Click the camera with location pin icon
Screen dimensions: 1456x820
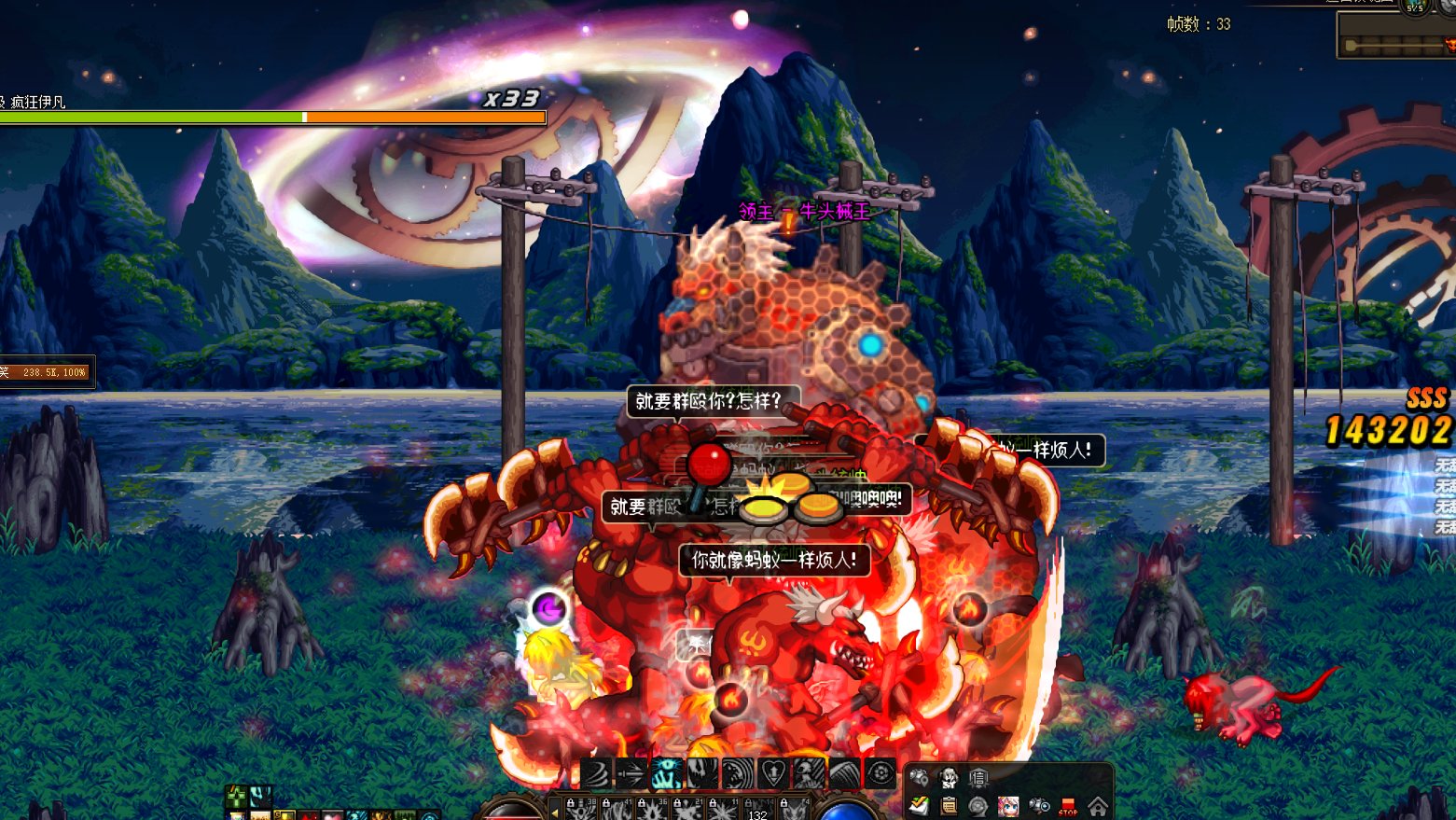(919, 777)
